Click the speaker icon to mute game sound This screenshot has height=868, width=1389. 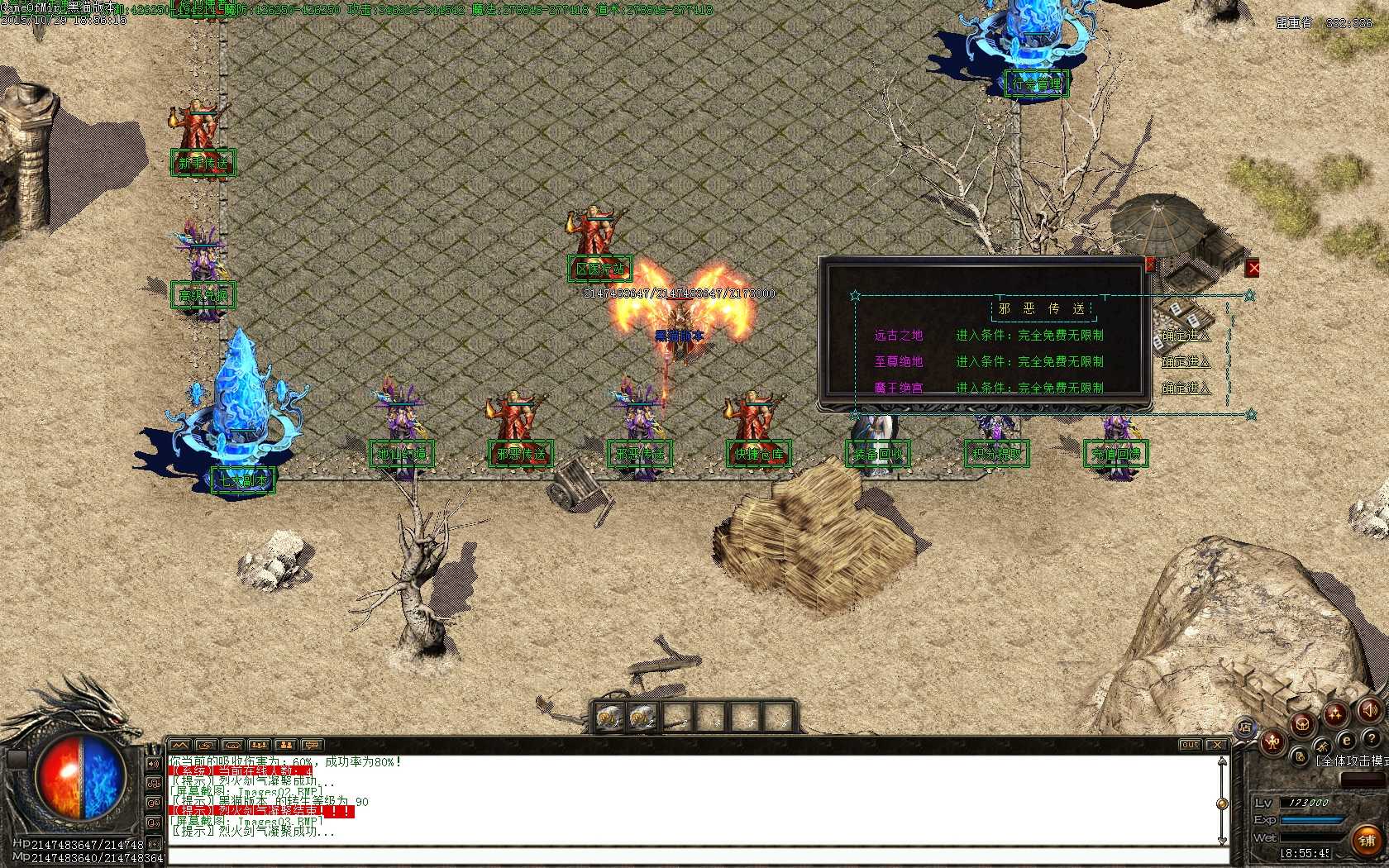pos(1370,711)
